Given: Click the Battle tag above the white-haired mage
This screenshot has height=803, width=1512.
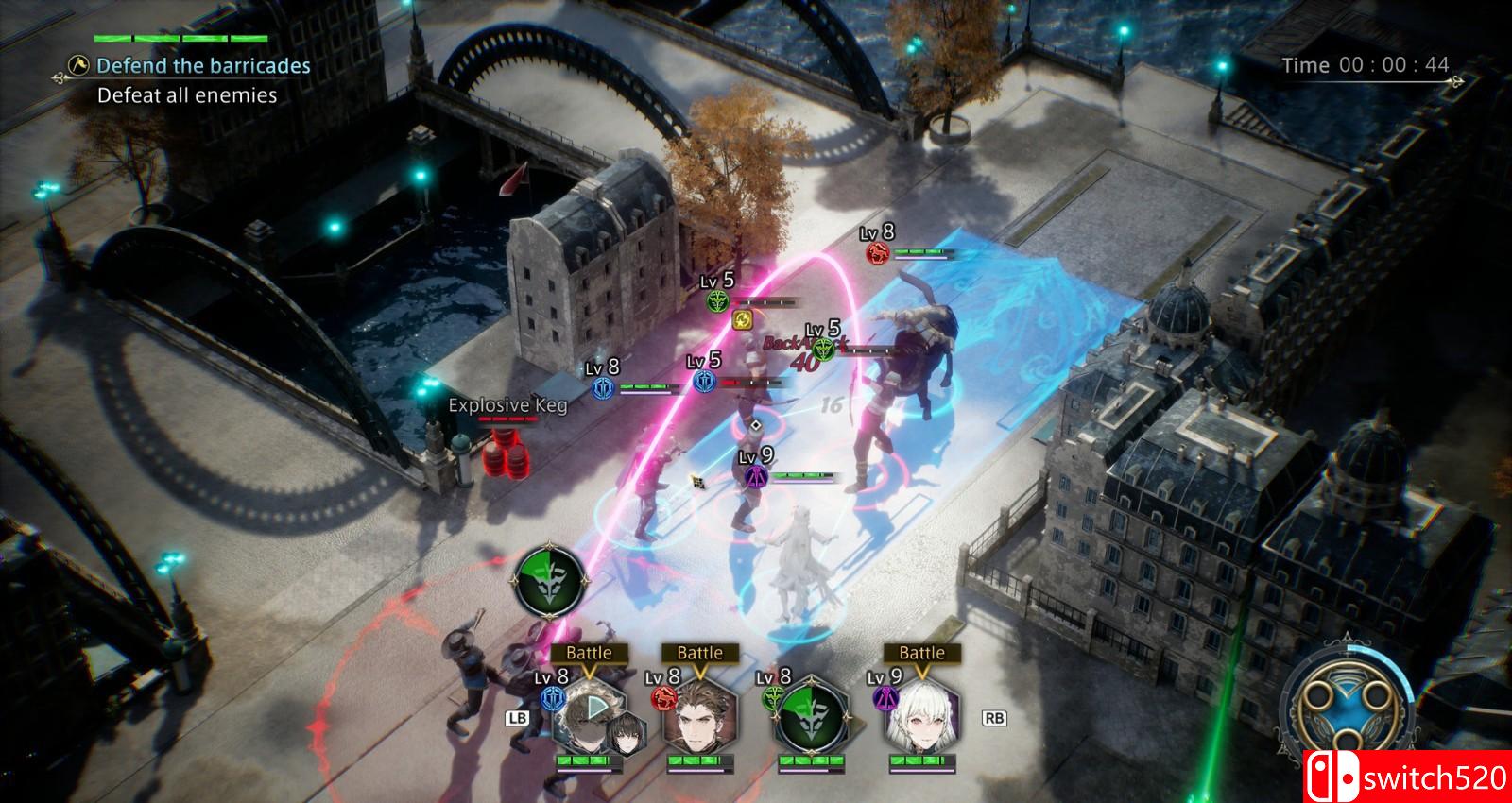Looking at the screenshot, I should pos(921,653).
